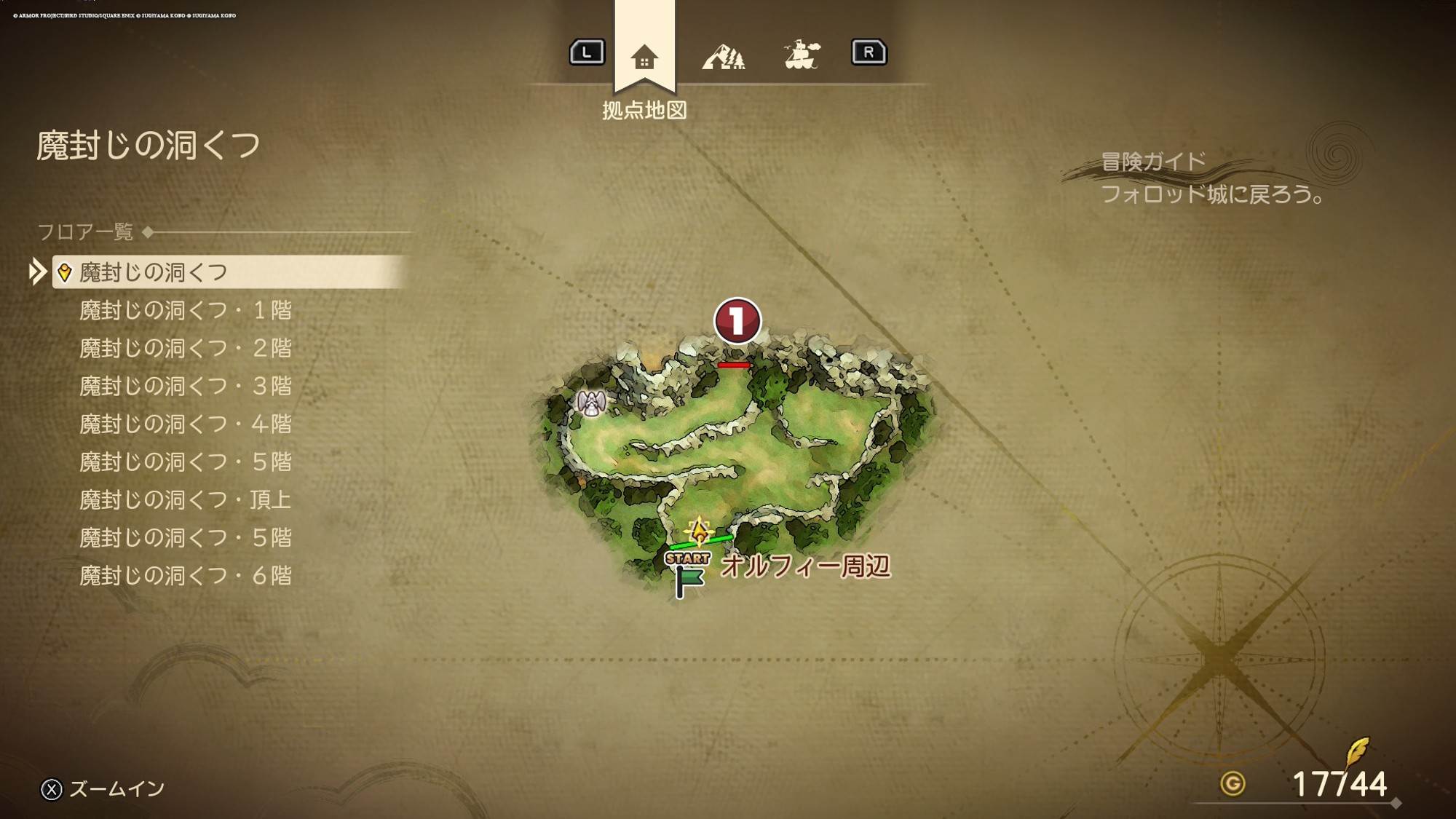Select the オルフィー周辺 exit label
Screen dimensions: 1456x819
point(805,566)
